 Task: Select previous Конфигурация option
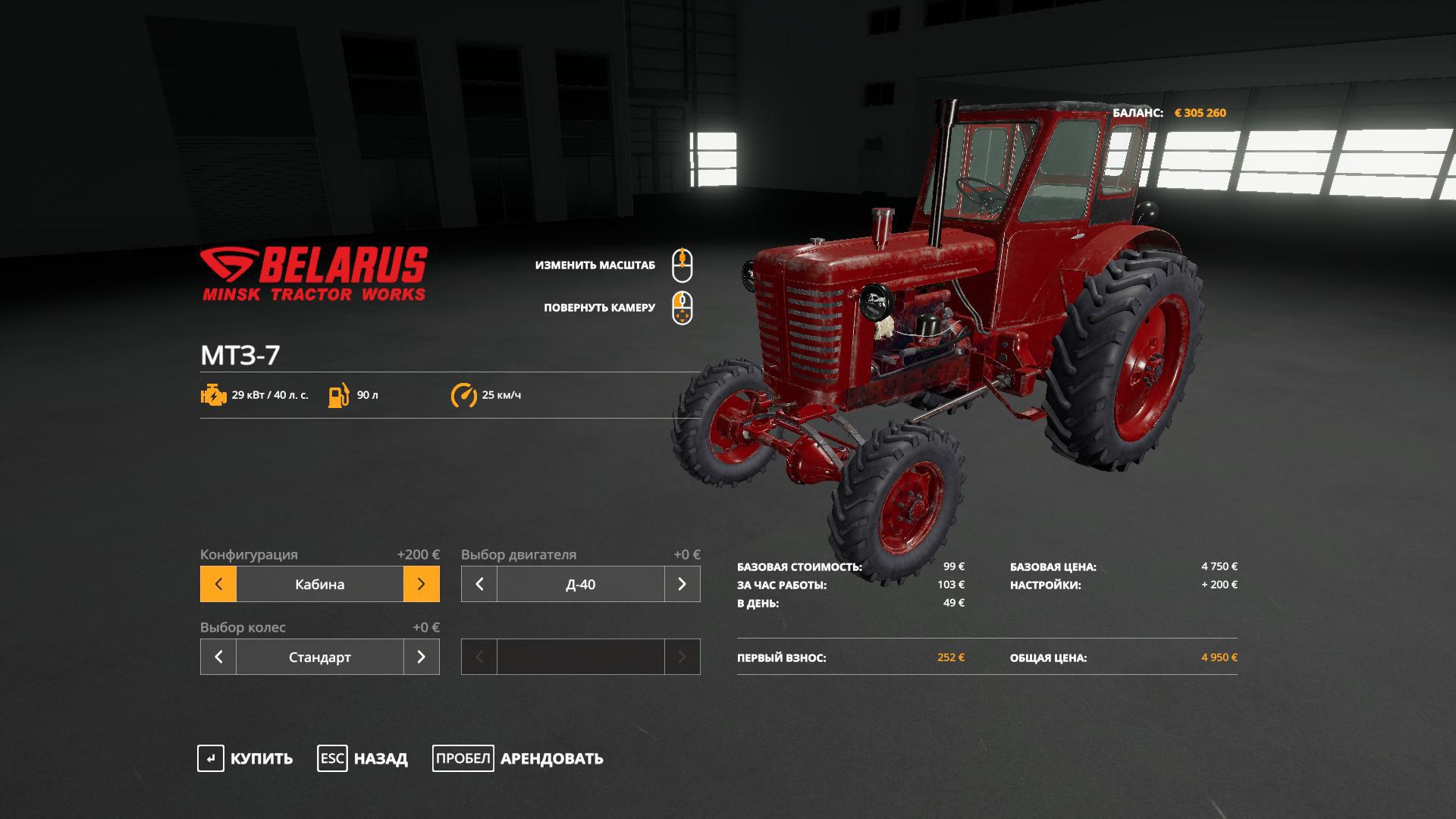[x=218, y=584]
